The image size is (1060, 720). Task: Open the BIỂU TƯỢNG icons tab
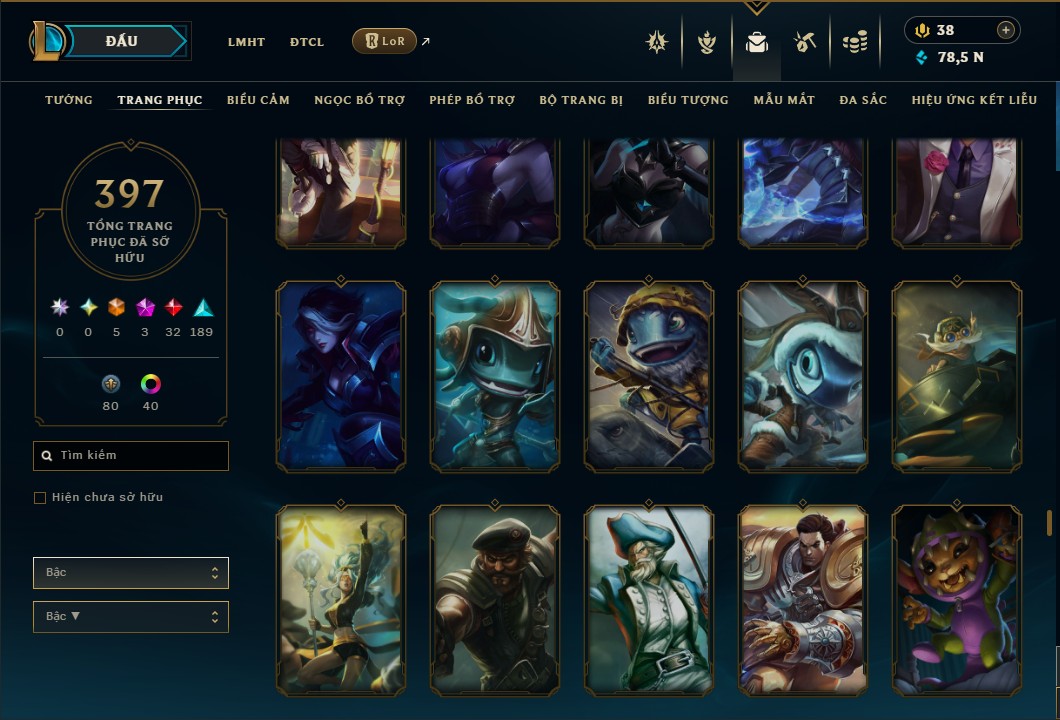688,100
